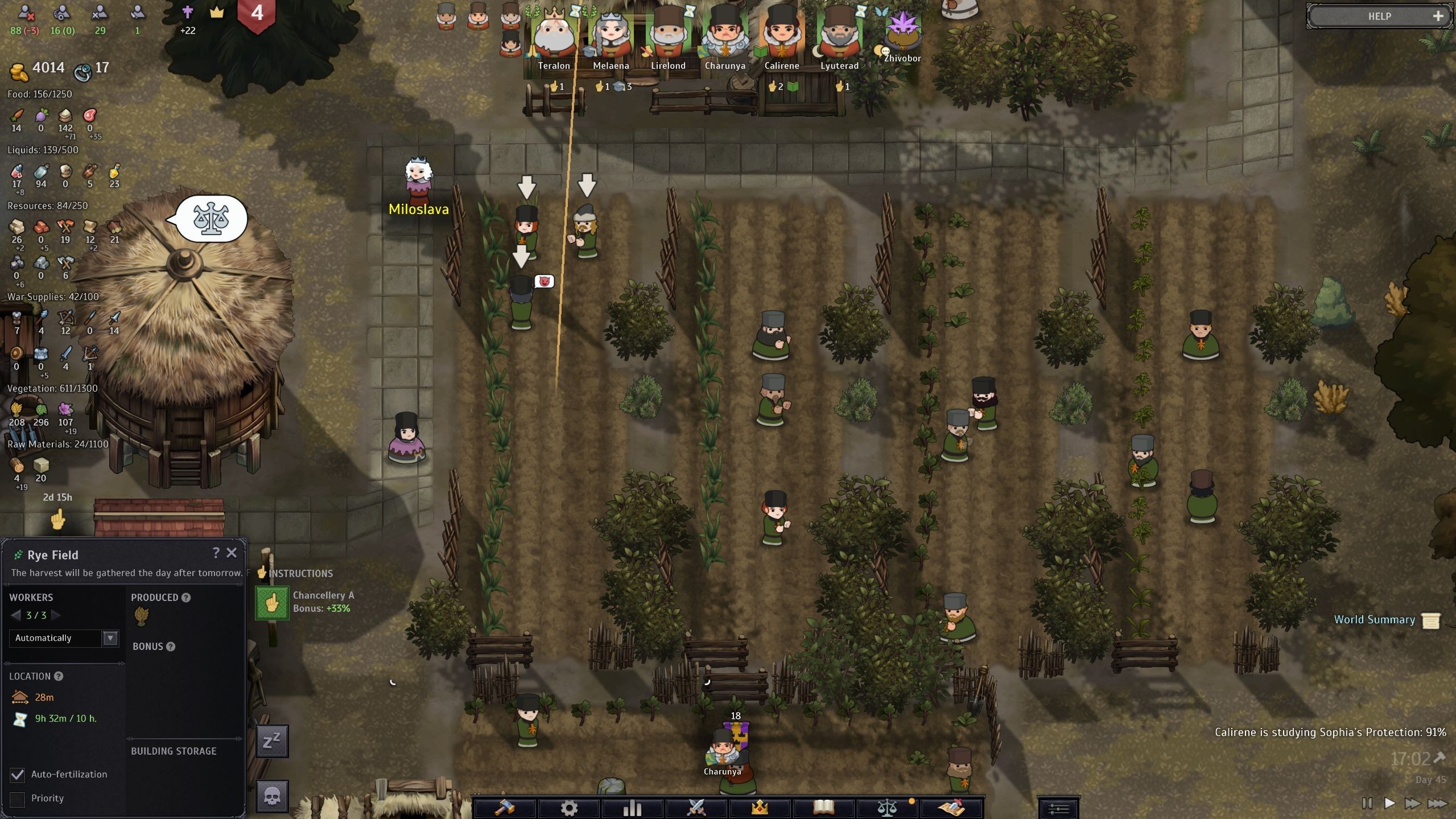1456x819 pixels.
Task: Click the skull demolish button
Action: pyautogui.click(x=272, y=796)
